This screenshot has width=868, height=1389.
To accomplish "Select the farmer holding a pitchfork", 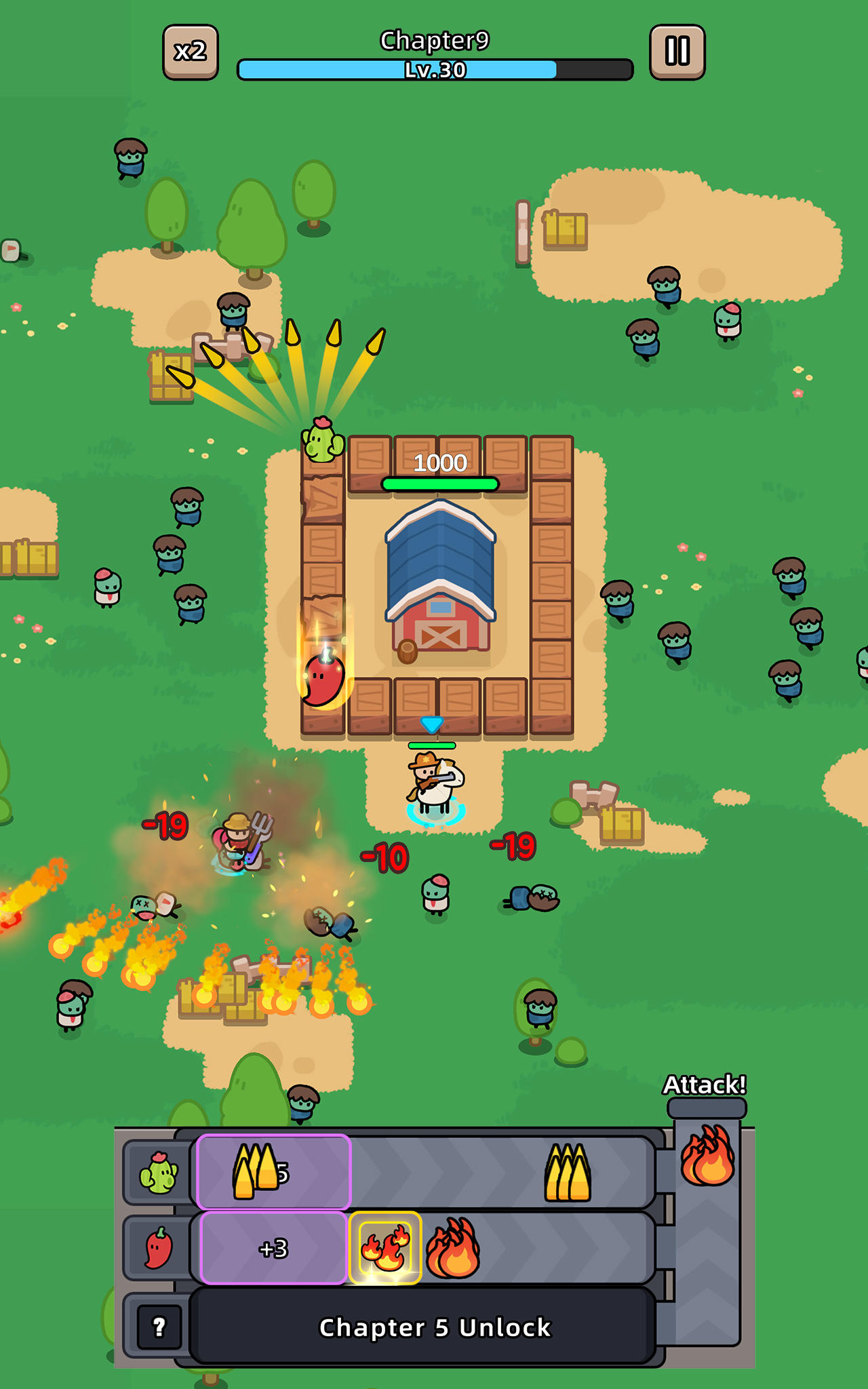I will click(241, 844).
